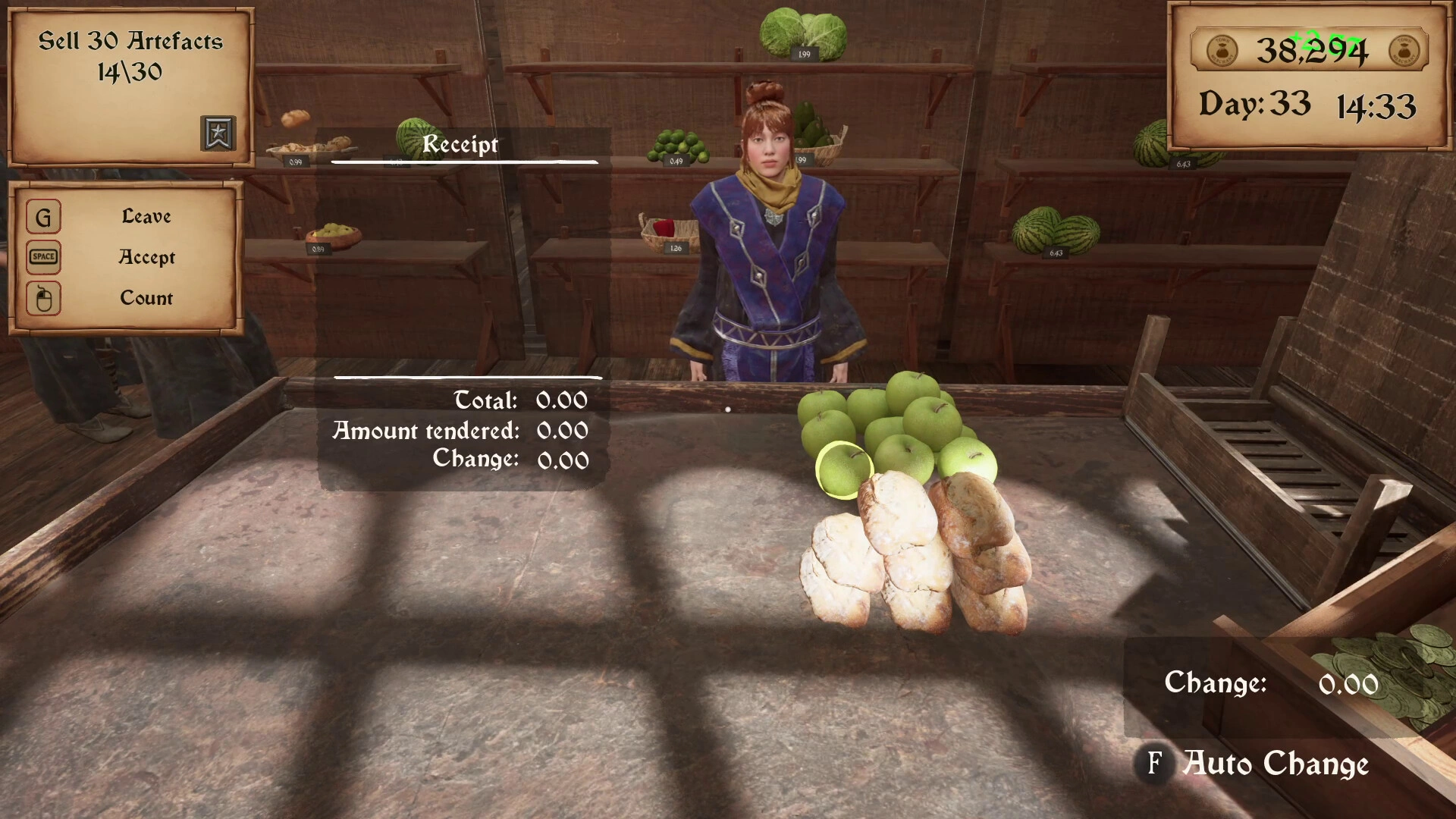
Task: Activate the Auto Change option
Action: click(x=1276, y=763)
